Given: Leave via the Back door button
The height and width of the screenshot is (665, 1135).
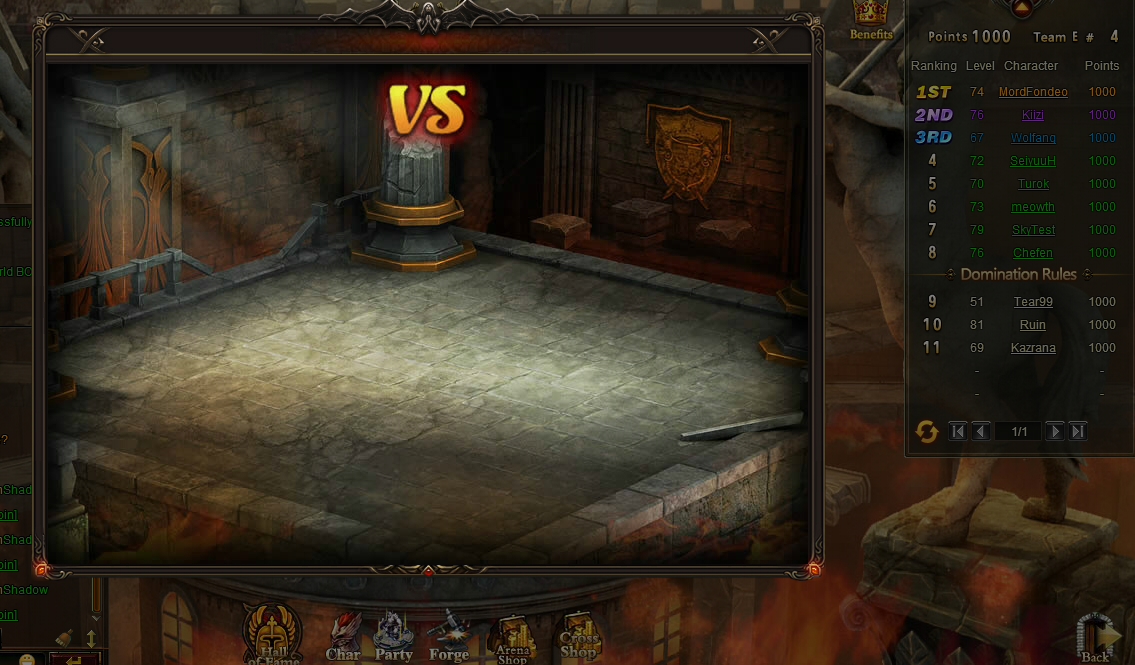Looking at the screenshot, I should point(1096,638).
